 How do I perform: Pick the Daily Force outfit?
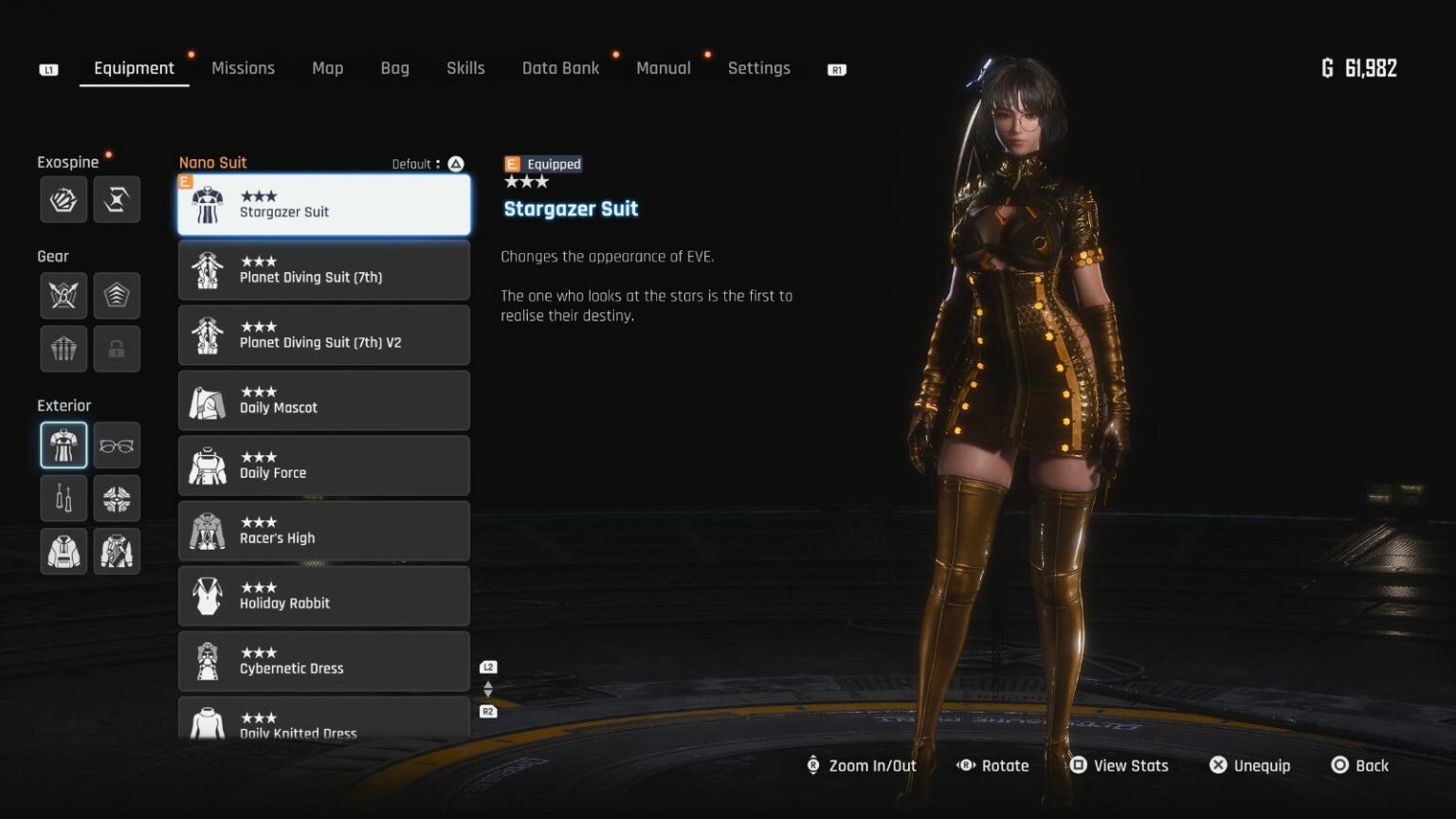tap(324, 466)
